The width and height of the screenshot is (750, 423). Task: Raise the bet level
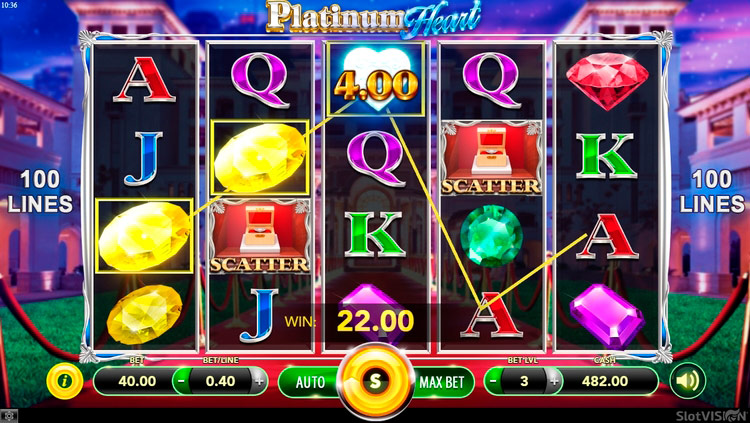pos(555,381)
